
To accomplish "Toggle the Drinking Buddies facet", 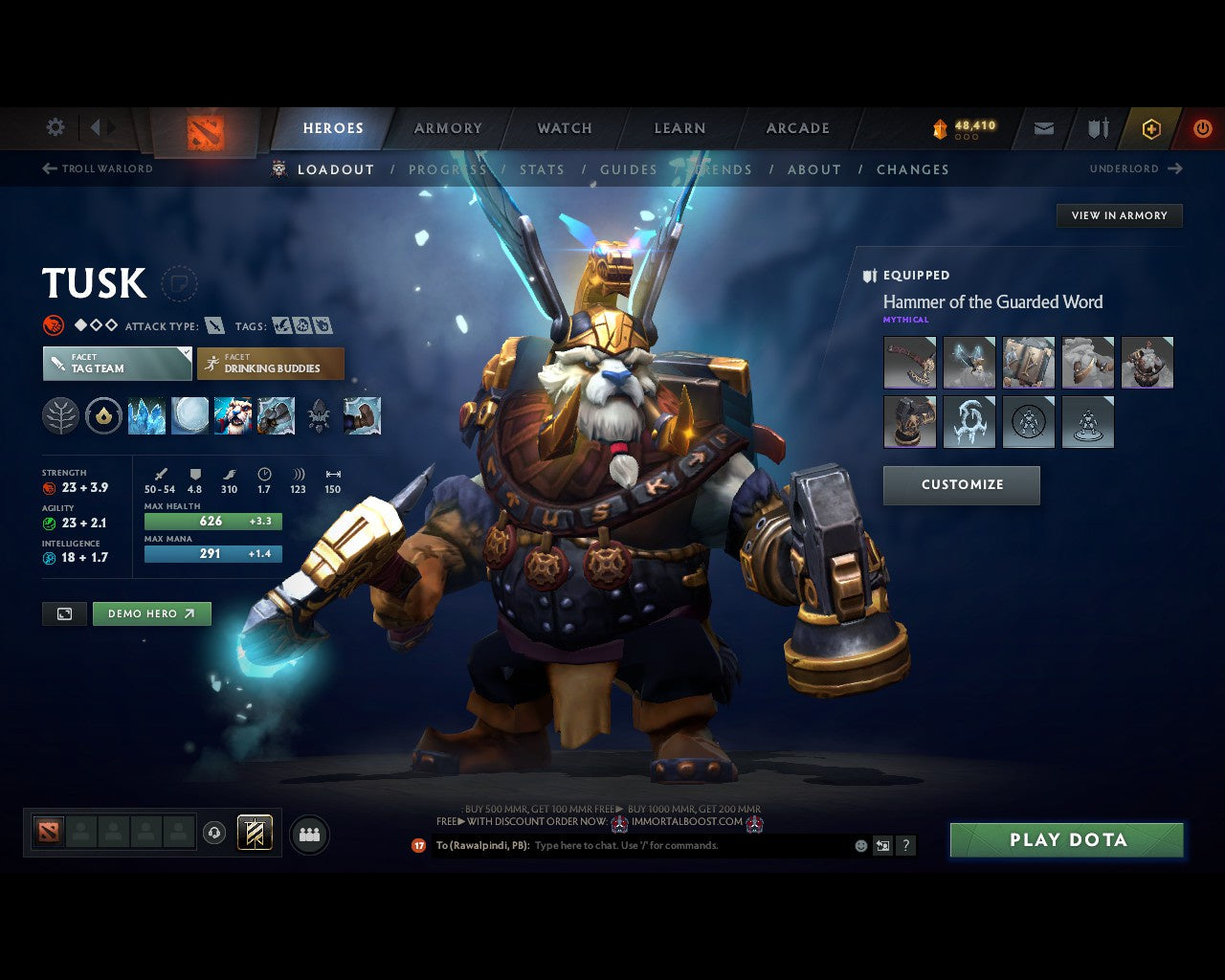I will [x=271, y=364].
